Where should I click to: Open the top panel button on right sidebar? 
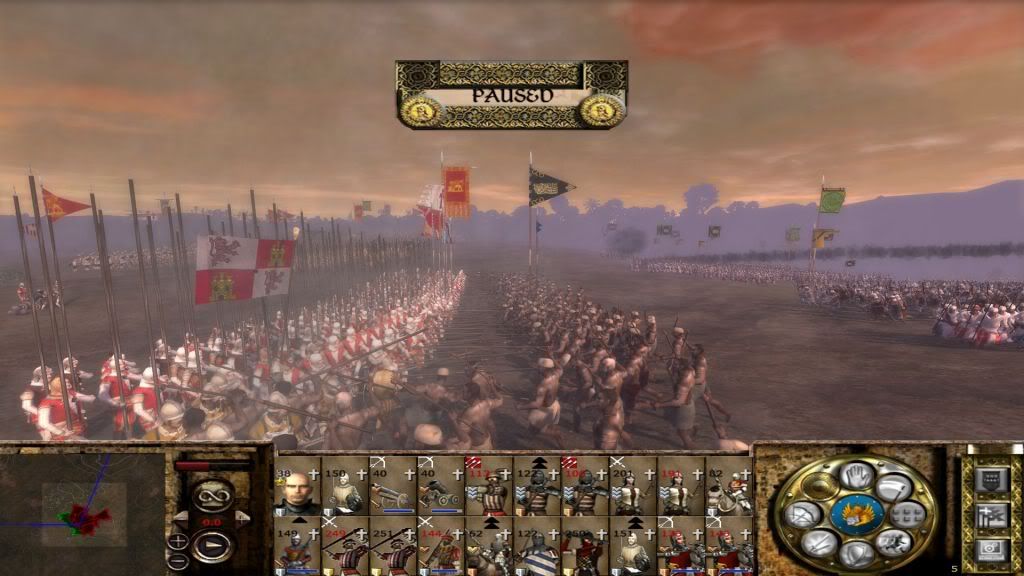989,479
